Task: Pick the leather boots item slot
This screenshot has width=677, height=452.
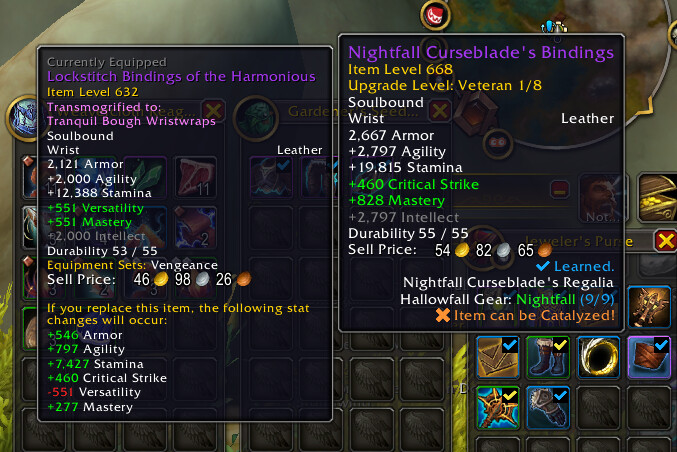Action: [x=547, y=358]
